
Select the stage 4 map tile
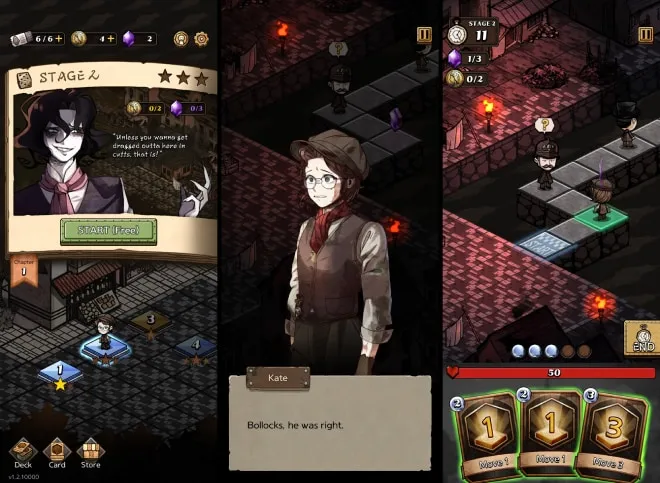196,347
